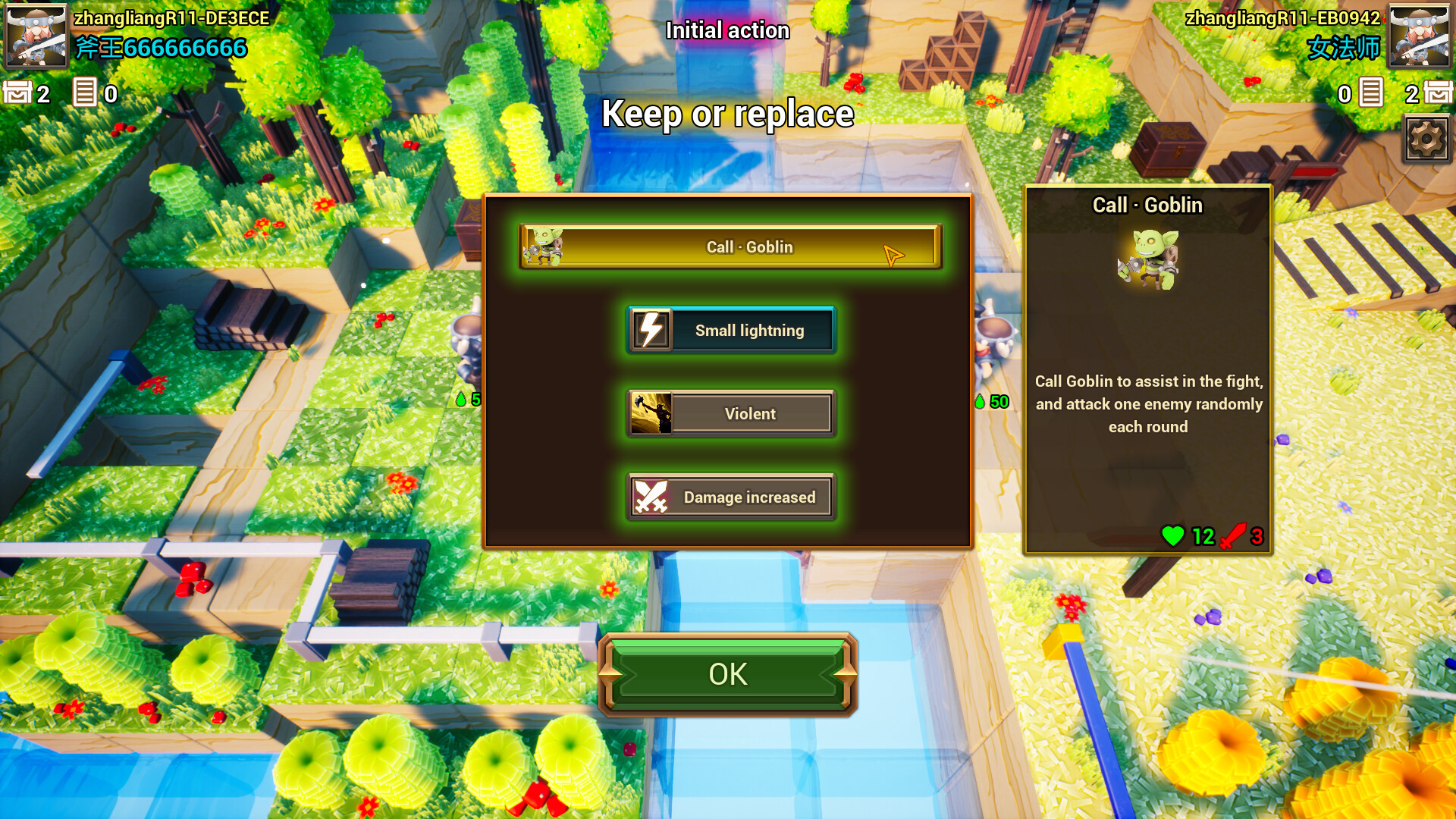
Task: Click the red sword icon showing 3
Action: click(1232, 537)
